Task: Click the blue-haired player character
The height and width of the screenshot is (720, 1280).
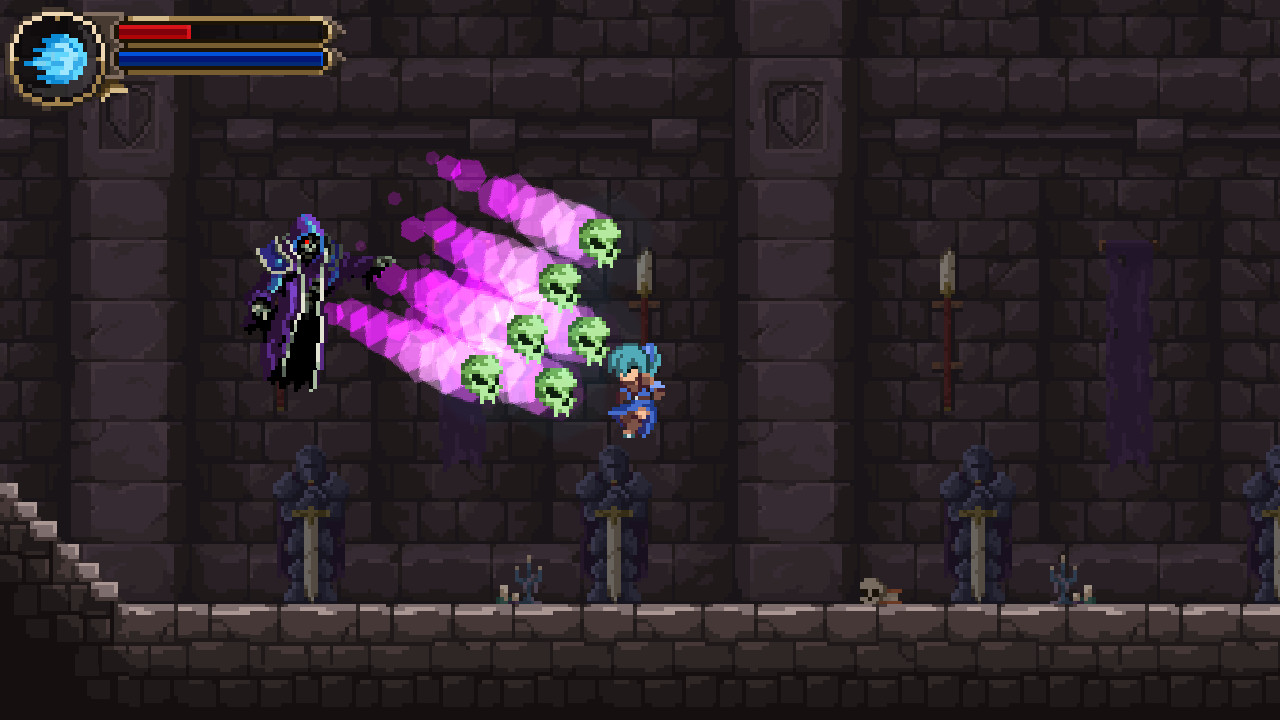Action: pos(635,390)
